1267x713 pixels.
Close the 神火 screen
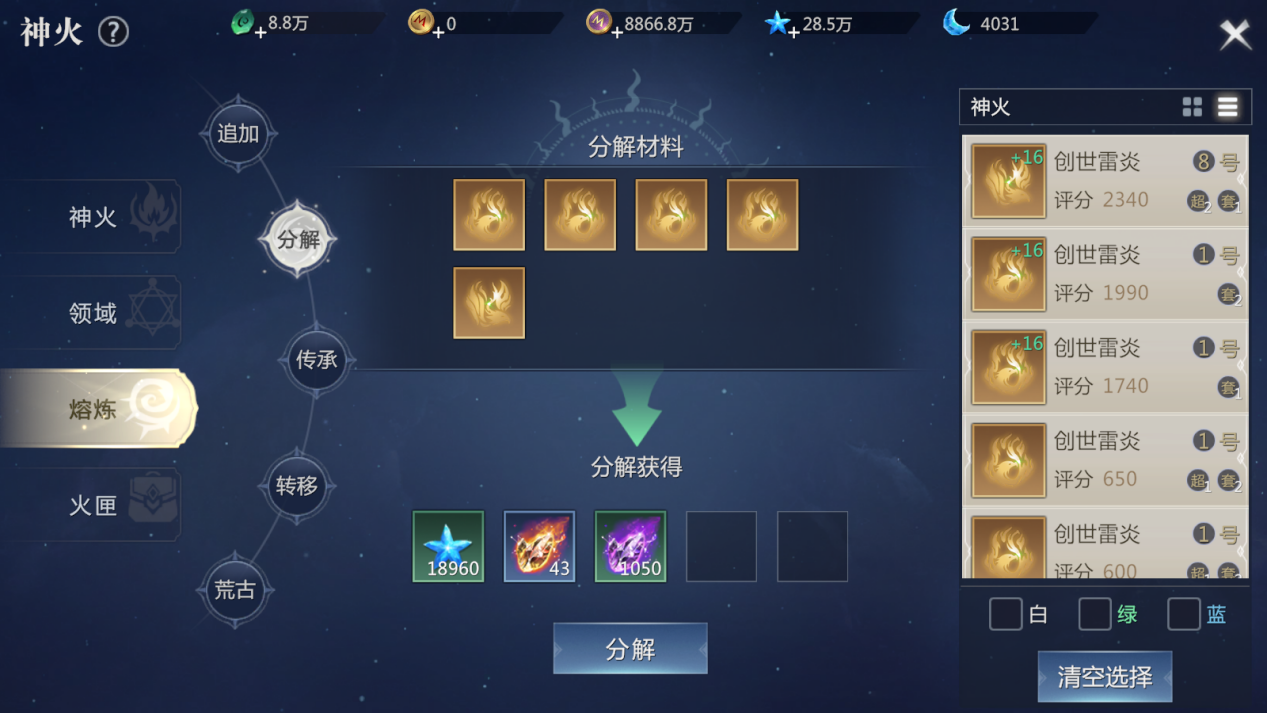pos(1235,34)
